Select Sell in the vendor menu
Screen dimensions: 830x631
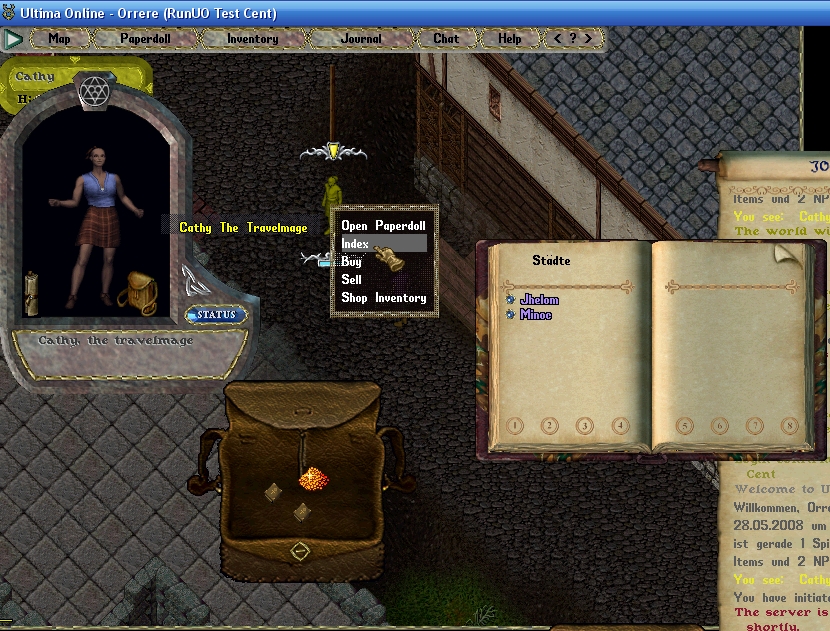(x=351, y=280)
